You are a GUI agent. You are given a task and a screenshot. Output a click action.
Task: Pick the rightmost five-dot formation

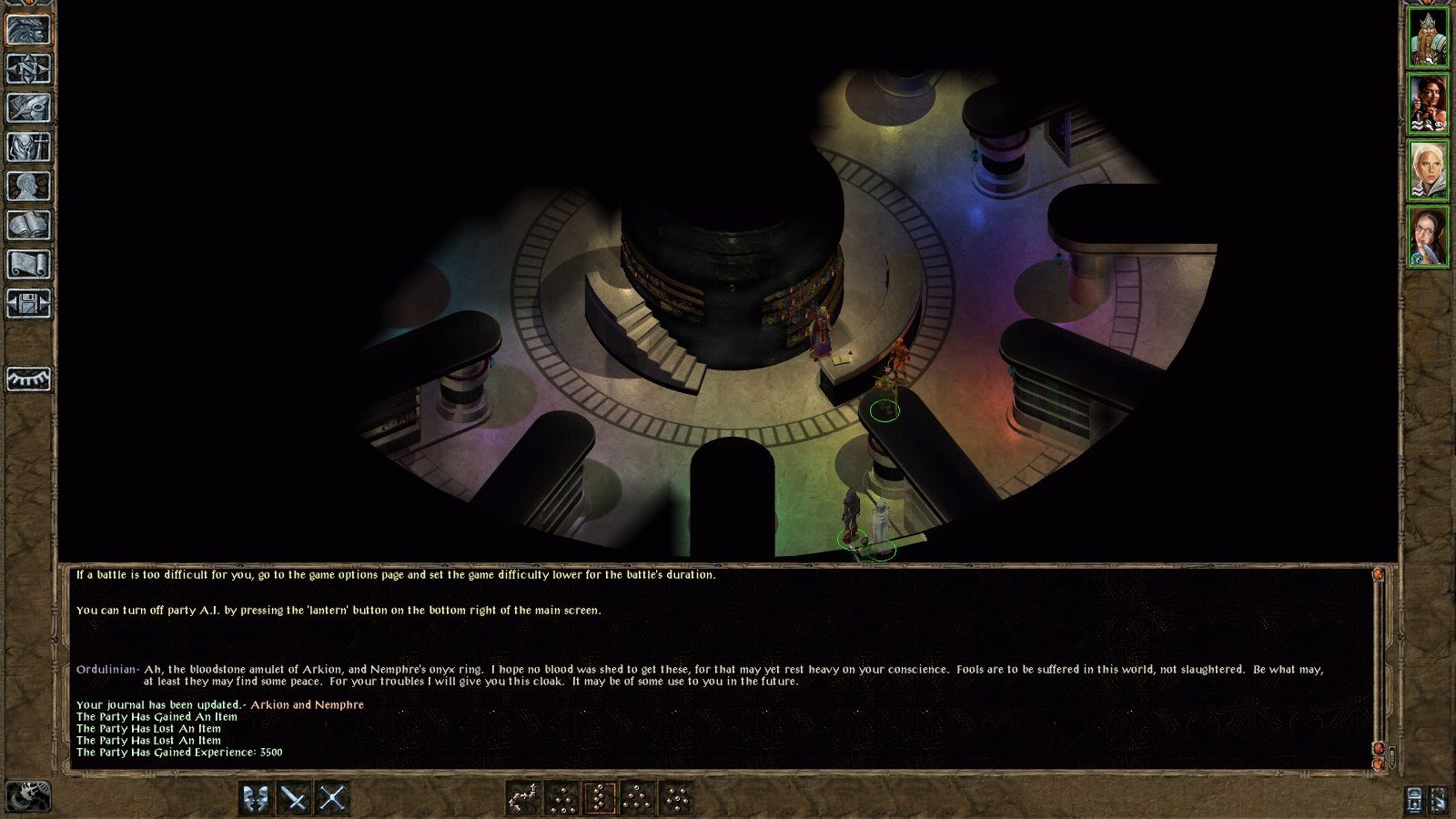click(x=676, y=796)
